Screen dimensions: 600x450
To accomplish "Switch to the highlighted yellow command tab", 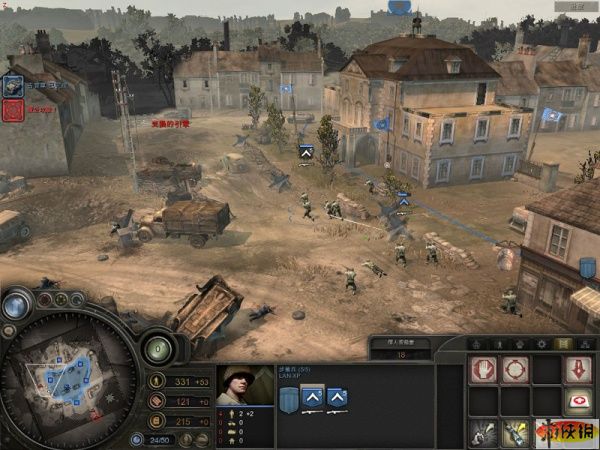I will click(x=563, y=344).
